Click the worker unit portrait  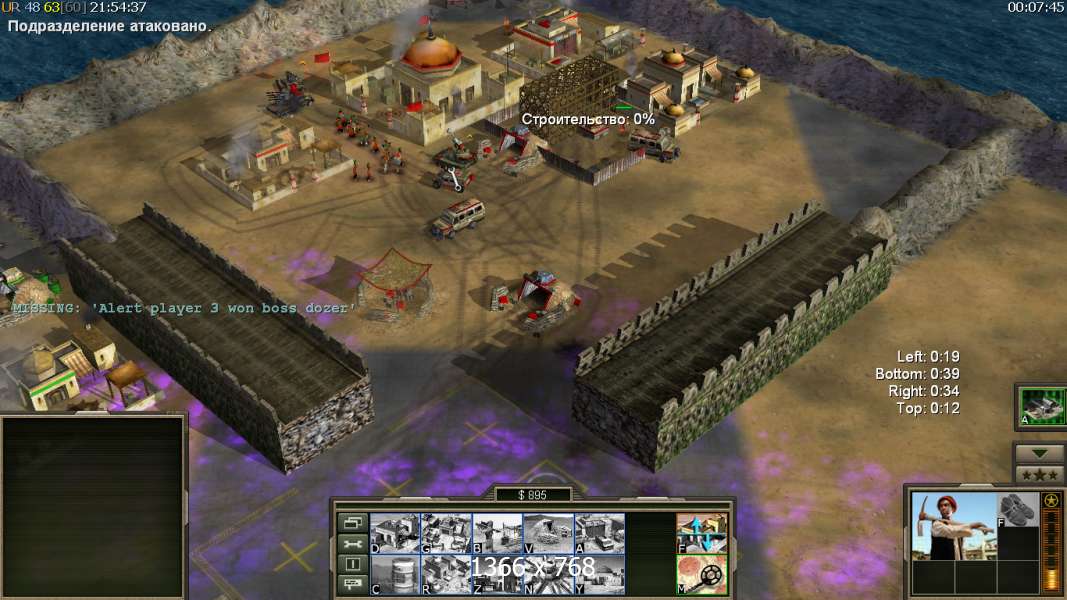point(953,526)
